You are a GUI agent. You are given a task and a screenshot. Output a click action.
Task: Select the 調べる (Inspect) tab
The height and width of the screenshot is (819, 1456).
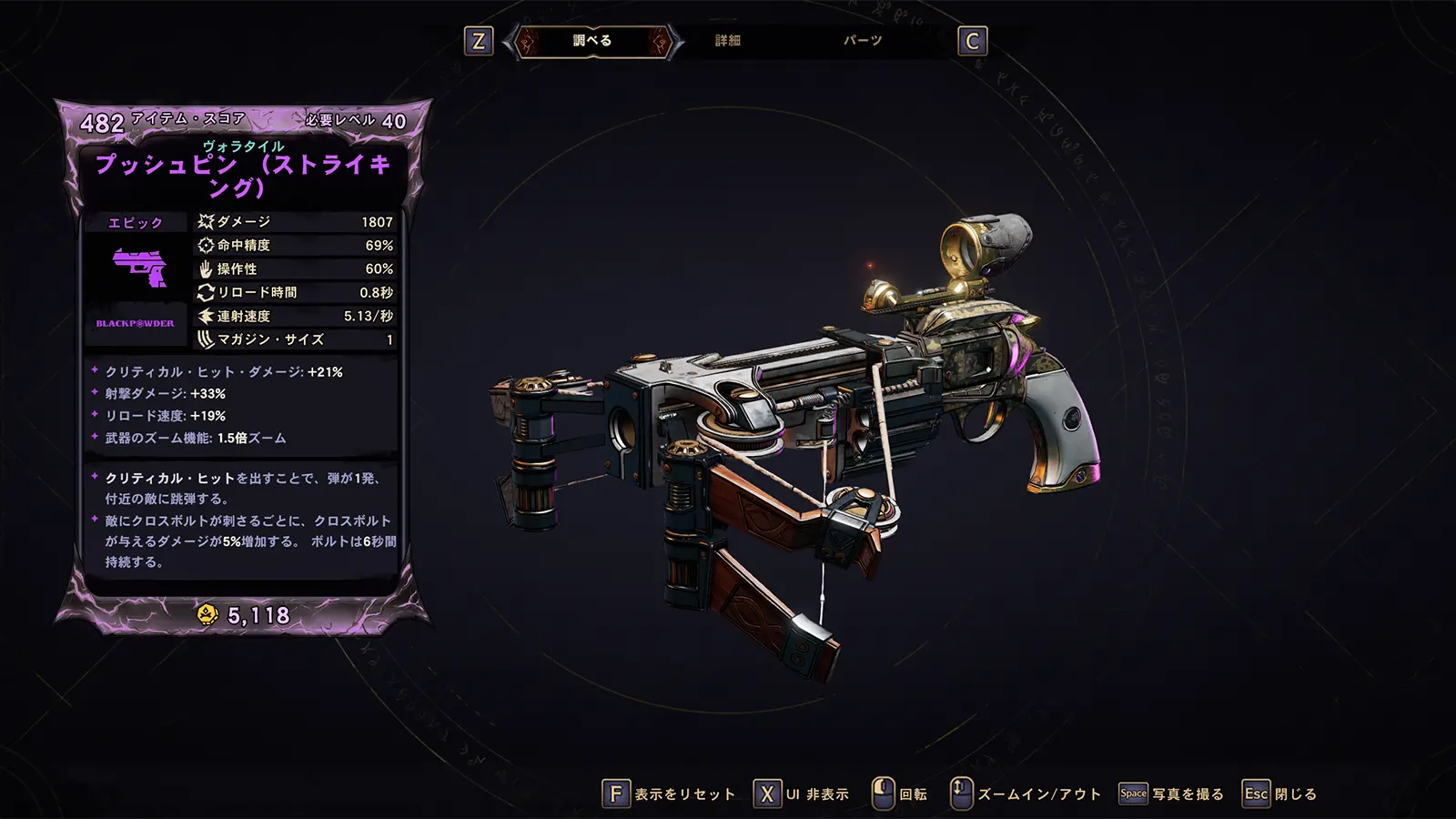[592, 41]
